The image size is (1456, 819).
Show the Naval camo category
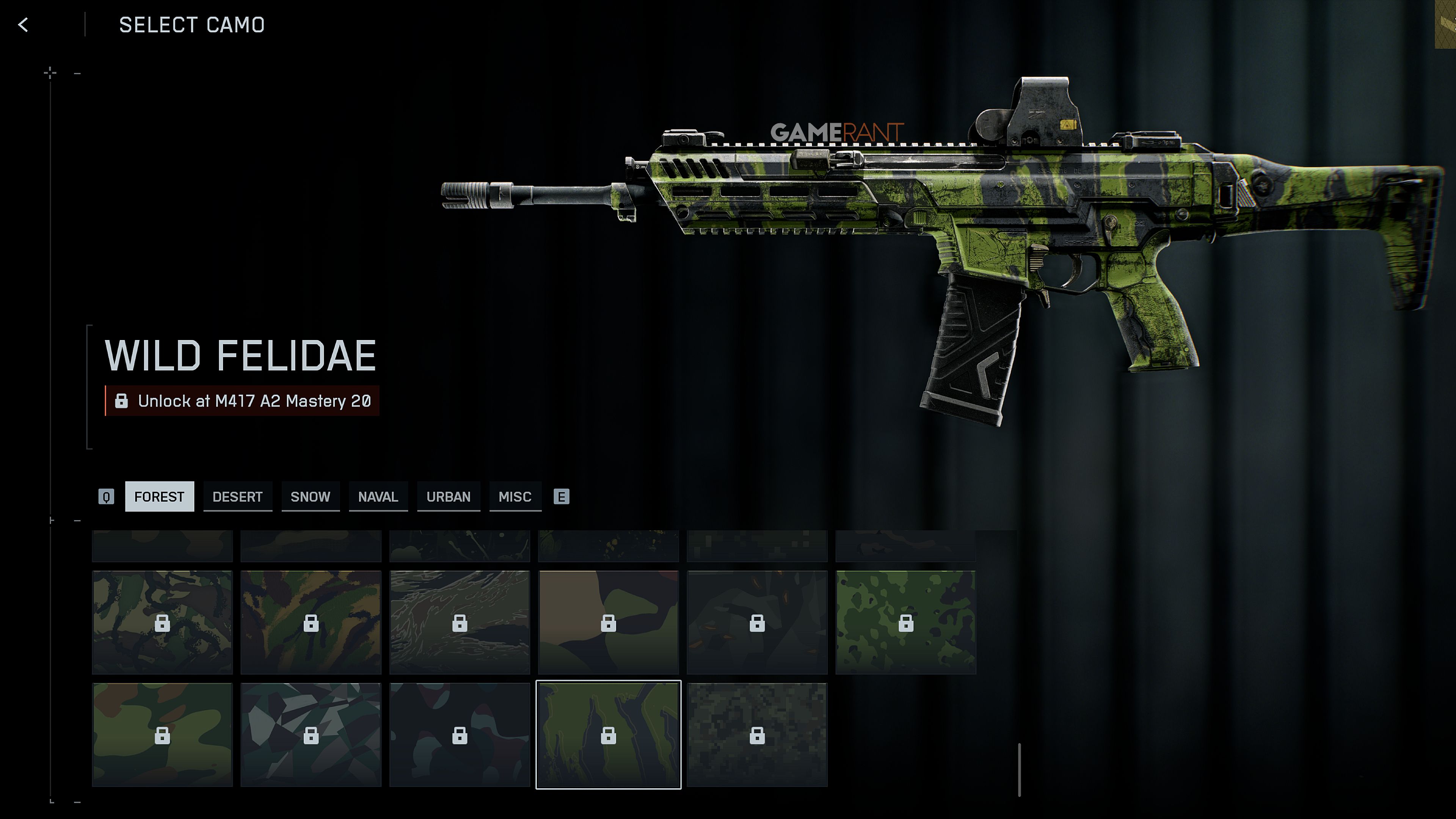[378, 496]
